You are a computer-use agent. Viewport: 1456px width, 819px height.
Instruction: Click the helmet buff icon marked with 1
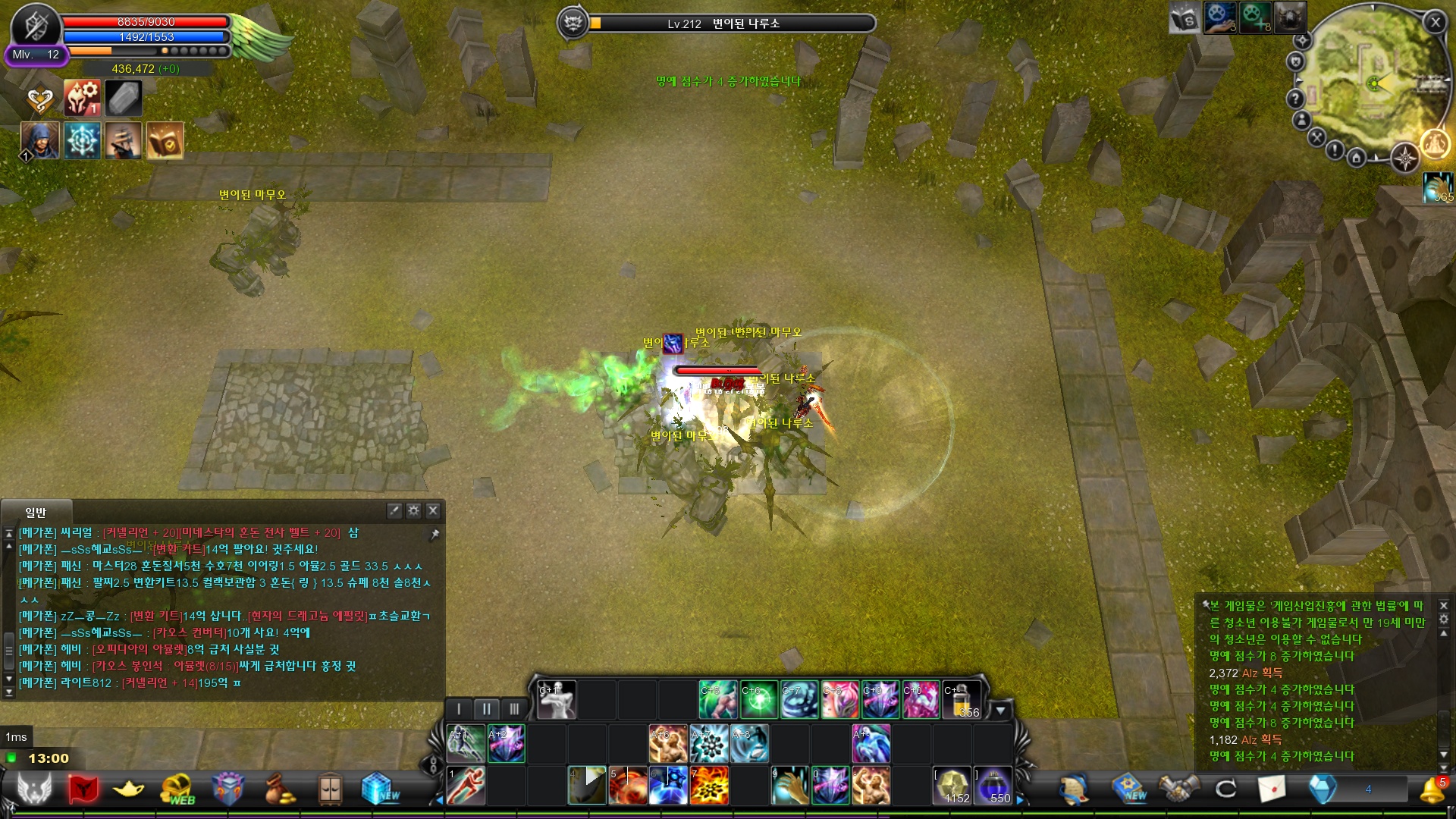pos(81,97)
